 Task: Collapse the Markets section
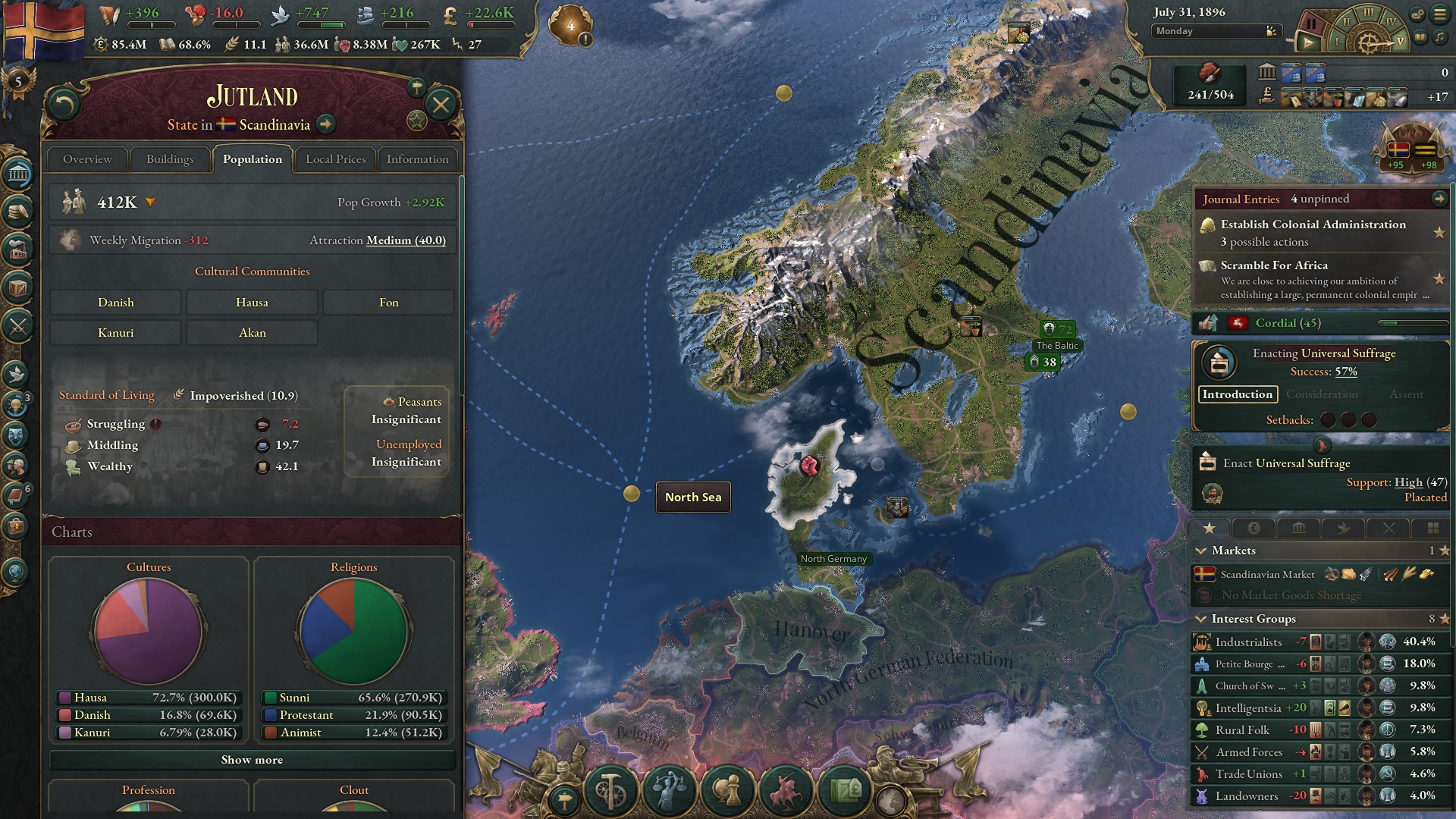[1201, 551]
